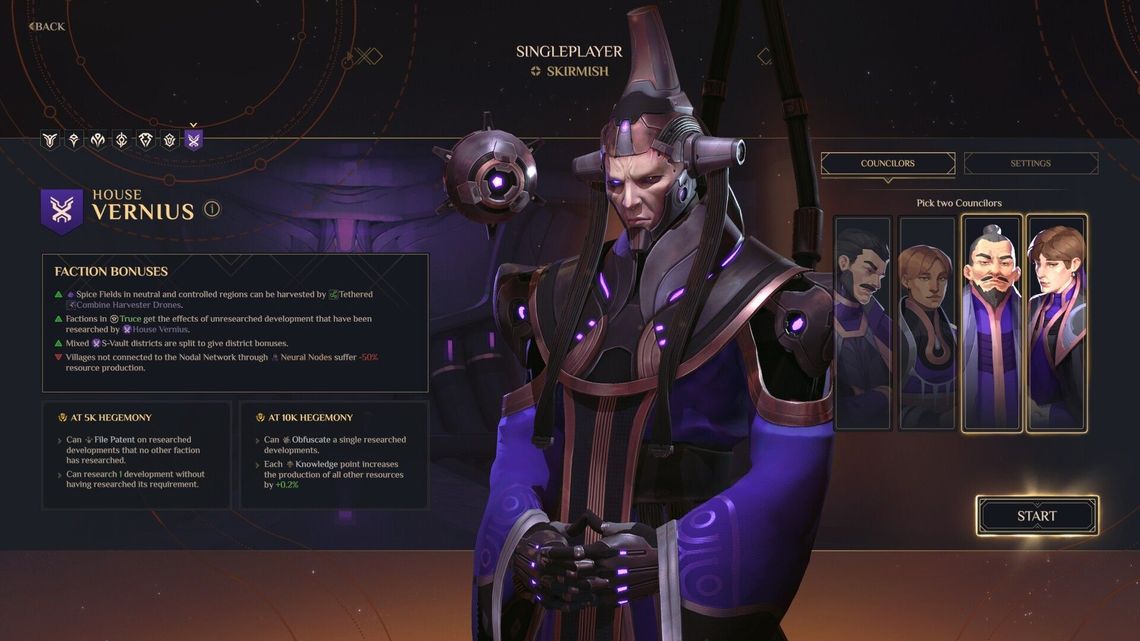Select the purple House Vernius emblem

[194, 140]
